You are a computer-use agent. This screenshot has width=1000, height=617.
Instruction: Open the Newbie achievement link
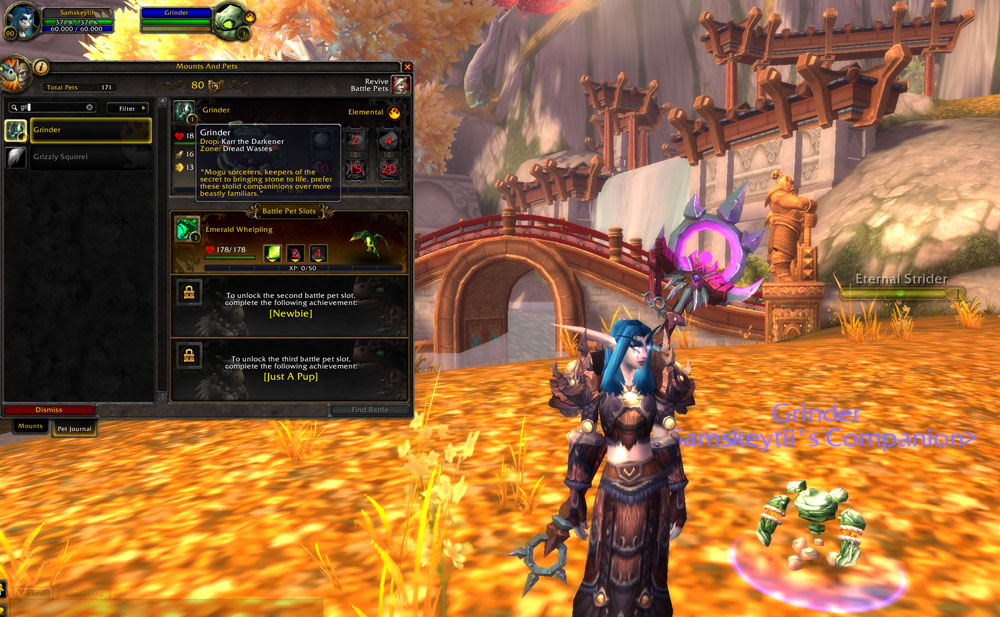[x=290, y=313]
